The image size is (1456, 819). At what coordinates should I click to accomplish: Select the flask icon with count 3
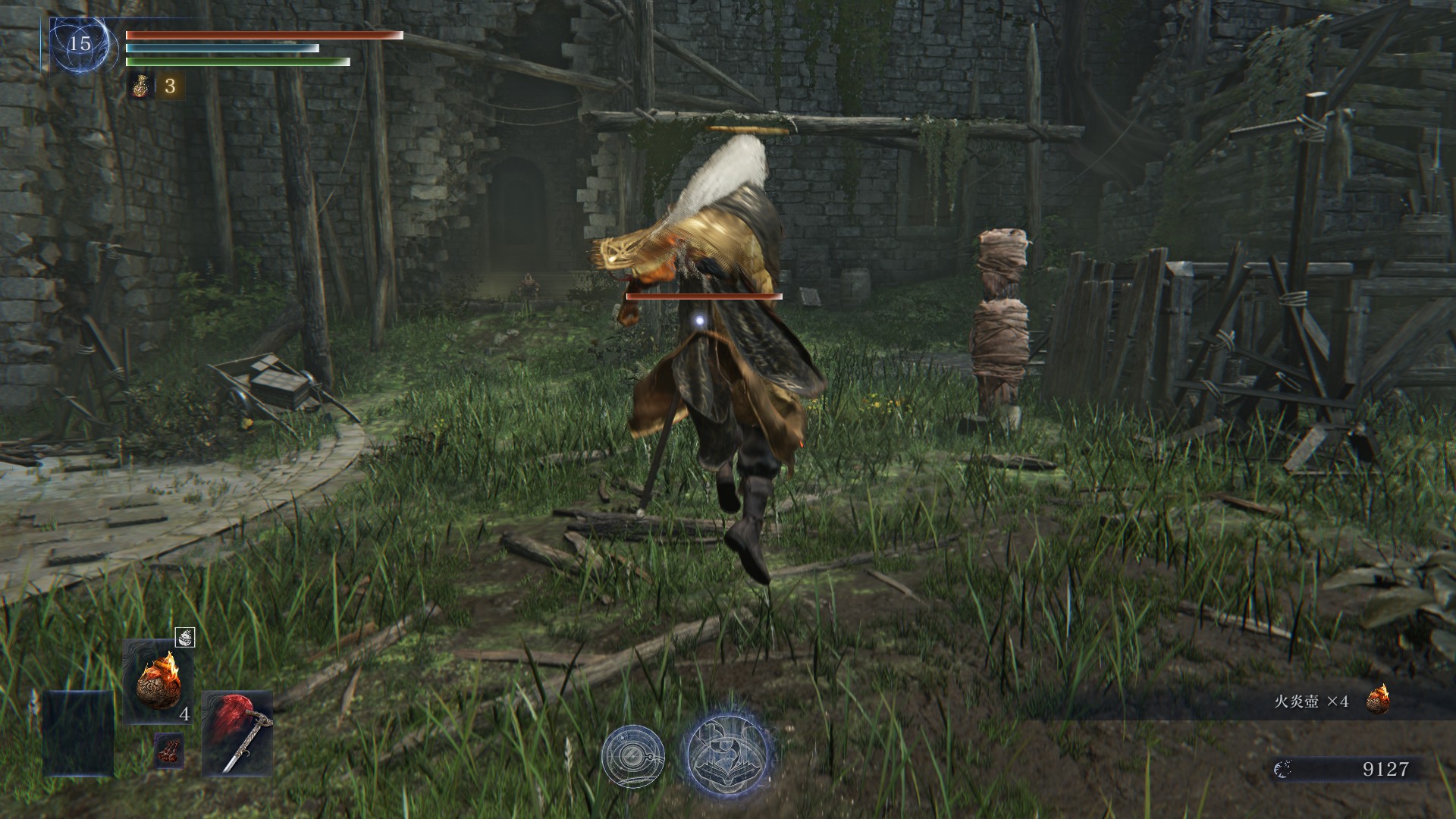(139, 86)
